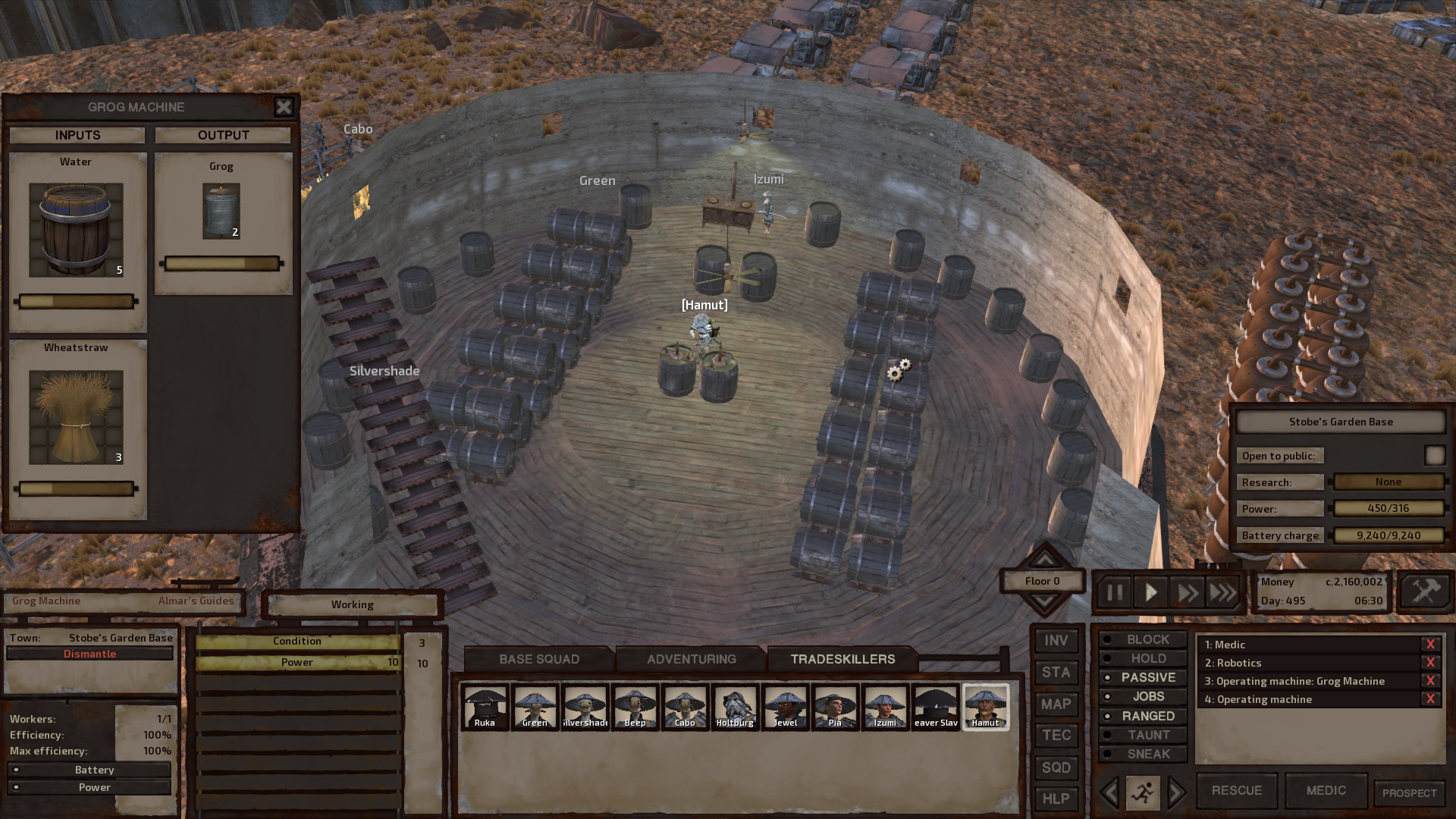
Task: Remove the Medic job from the list
Action: coord(1430,645)
